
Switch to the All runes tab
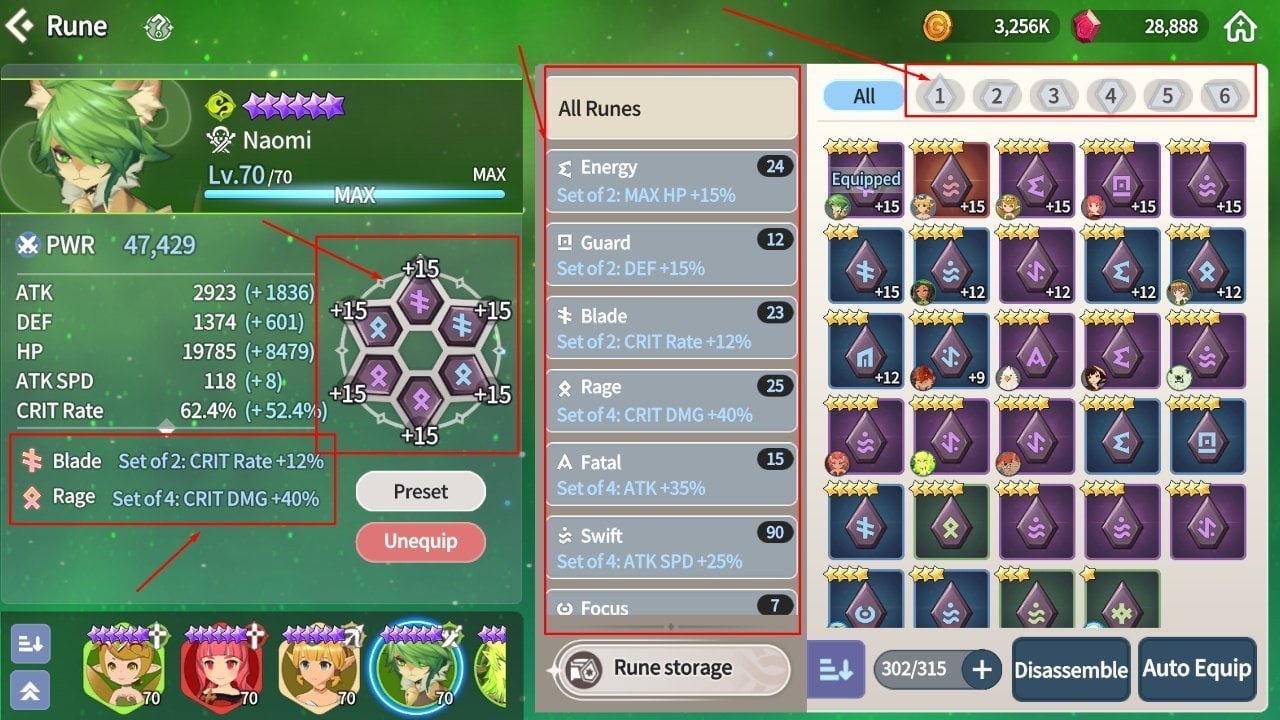pyautogui.click(x=862, y=95)
